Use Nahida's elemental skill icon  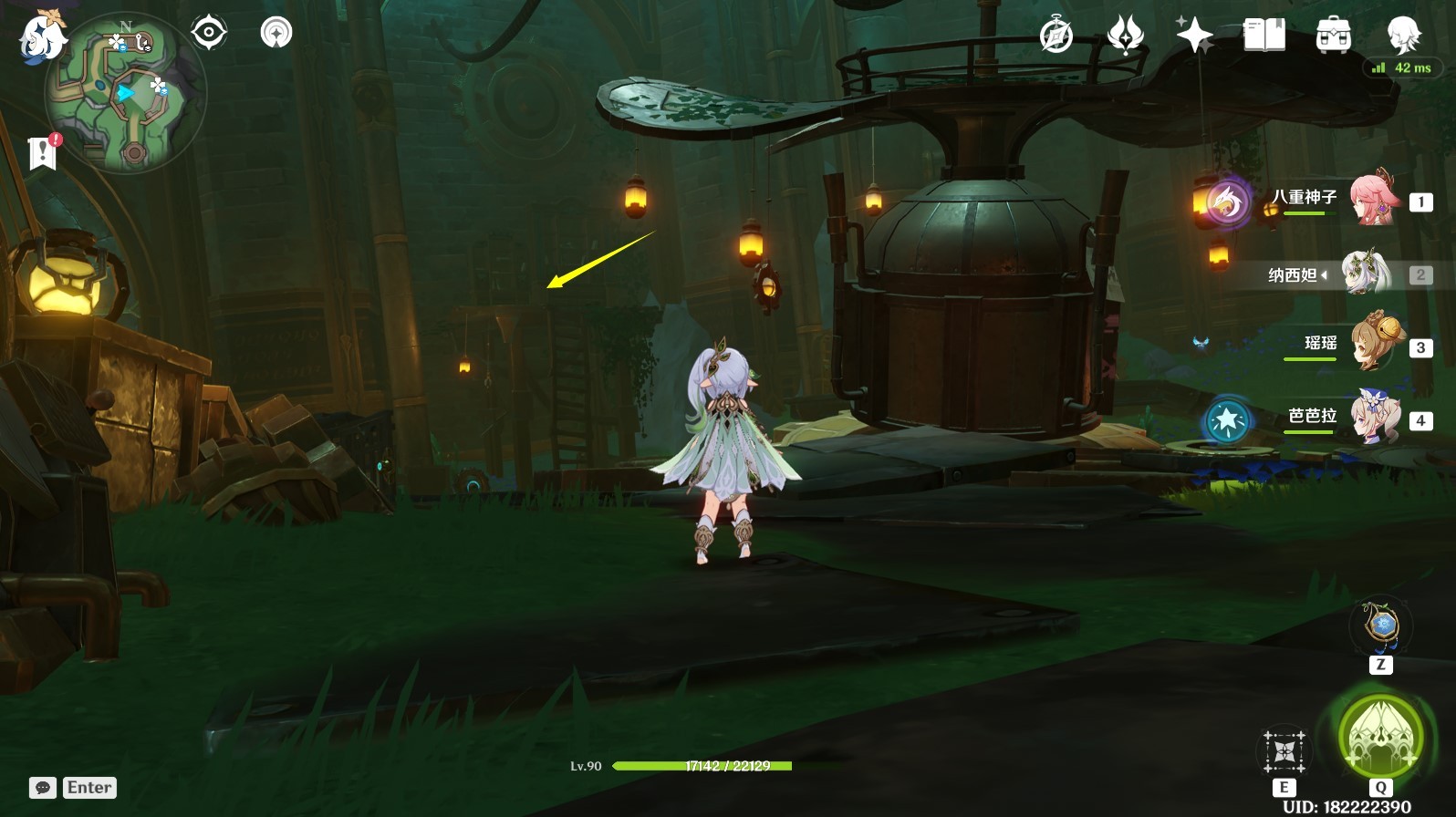1284,752
